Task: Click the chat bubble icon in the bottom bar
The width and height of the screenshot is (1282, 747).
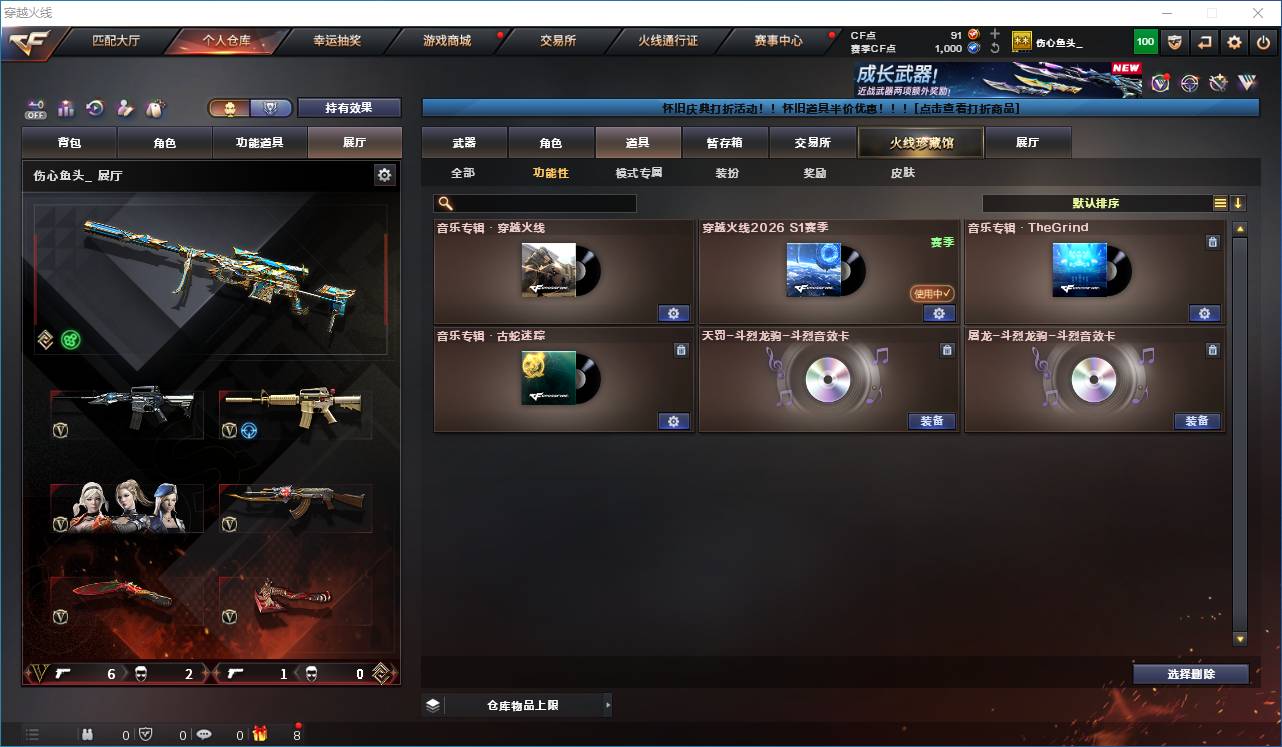Action: tap(204, 733)
